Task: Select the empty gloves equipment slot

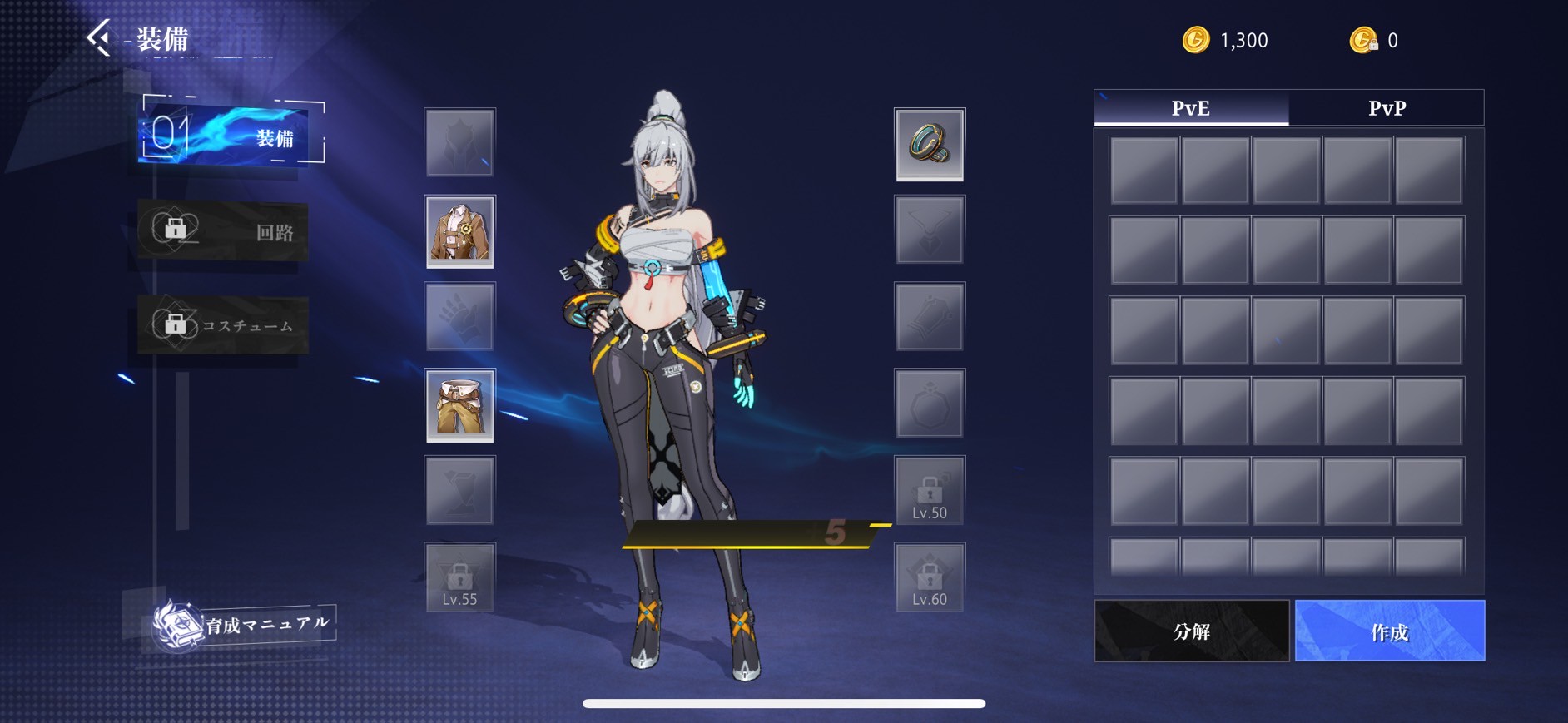Action: (459, 317)
